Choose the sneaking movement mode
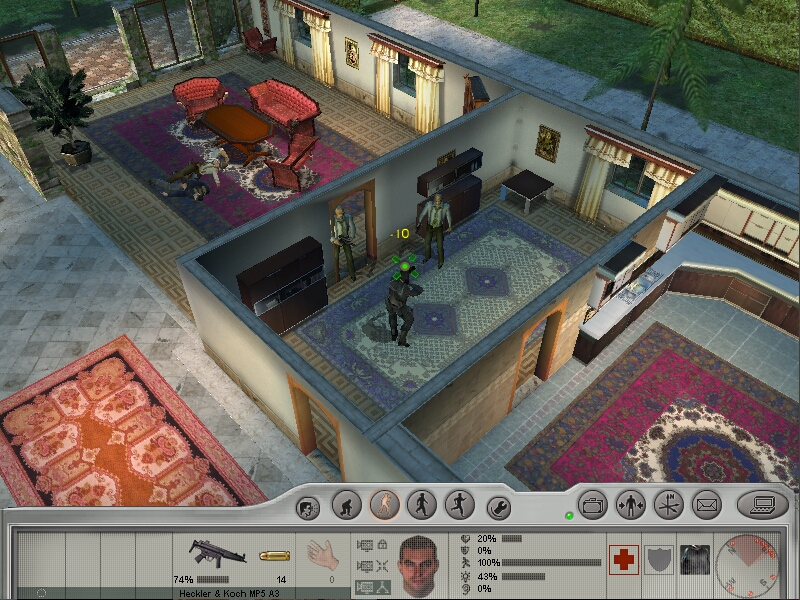 point(384,504)
